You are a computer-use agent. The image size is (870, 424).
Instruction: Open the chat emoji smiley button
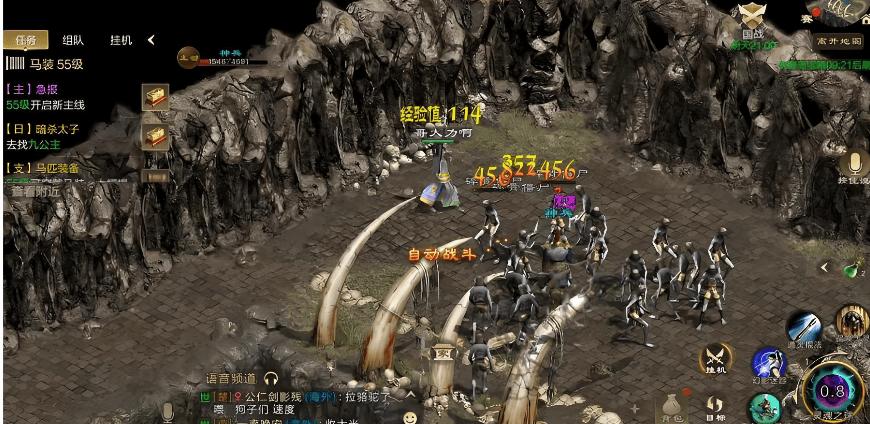[x=410, y=414]
